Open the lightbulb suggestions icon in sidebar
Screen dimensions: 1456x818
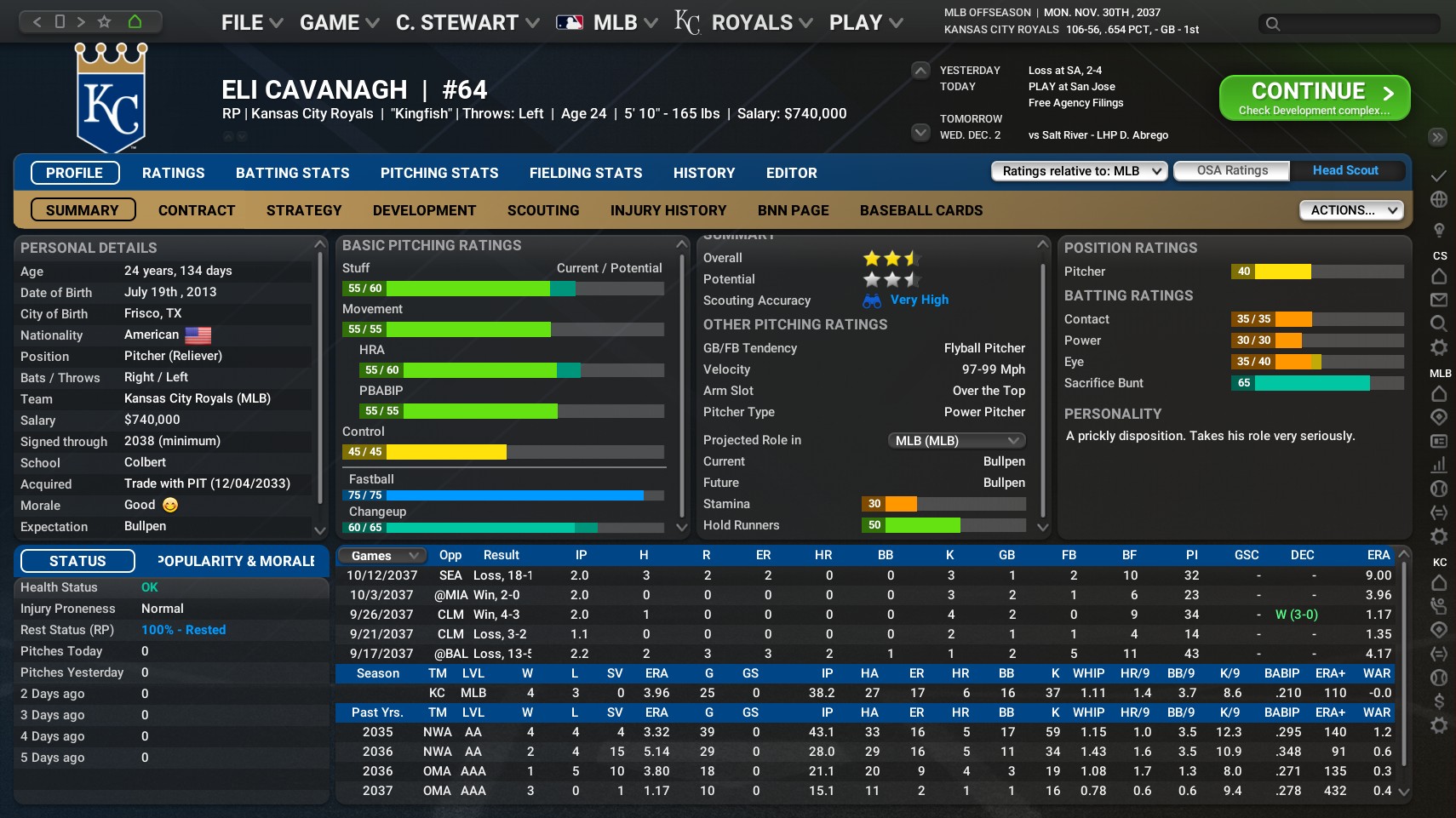click(x=1439, y=227)
